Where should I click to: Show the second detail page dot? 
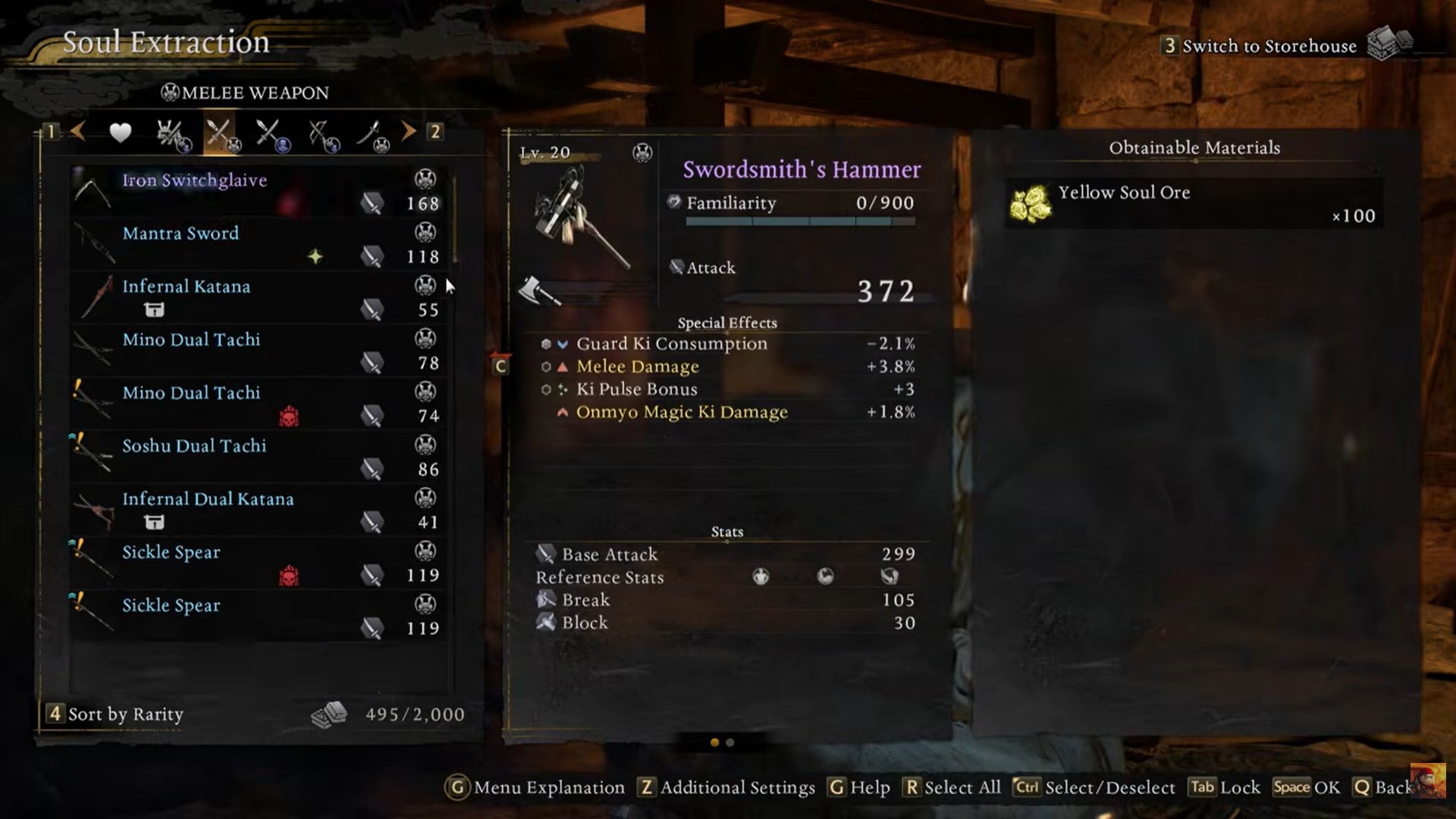(730, 743)
